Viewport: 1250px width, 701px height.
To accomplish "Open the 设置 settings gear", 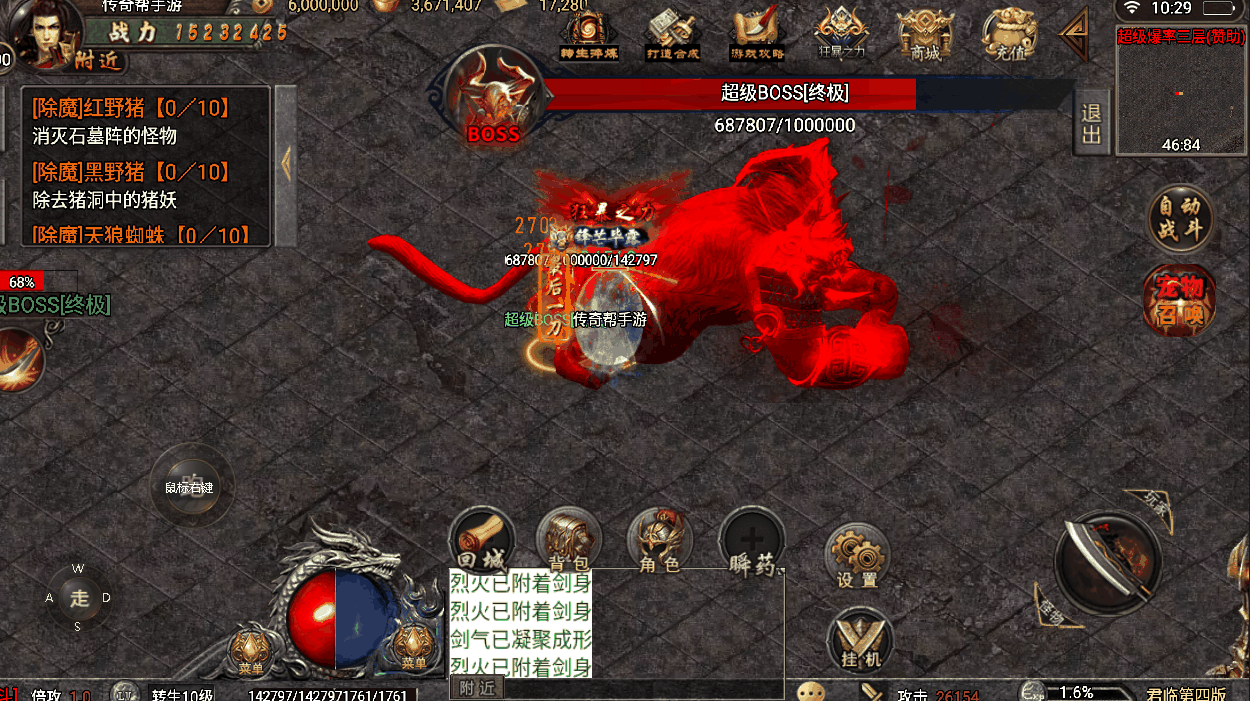I will pos(858,556).
